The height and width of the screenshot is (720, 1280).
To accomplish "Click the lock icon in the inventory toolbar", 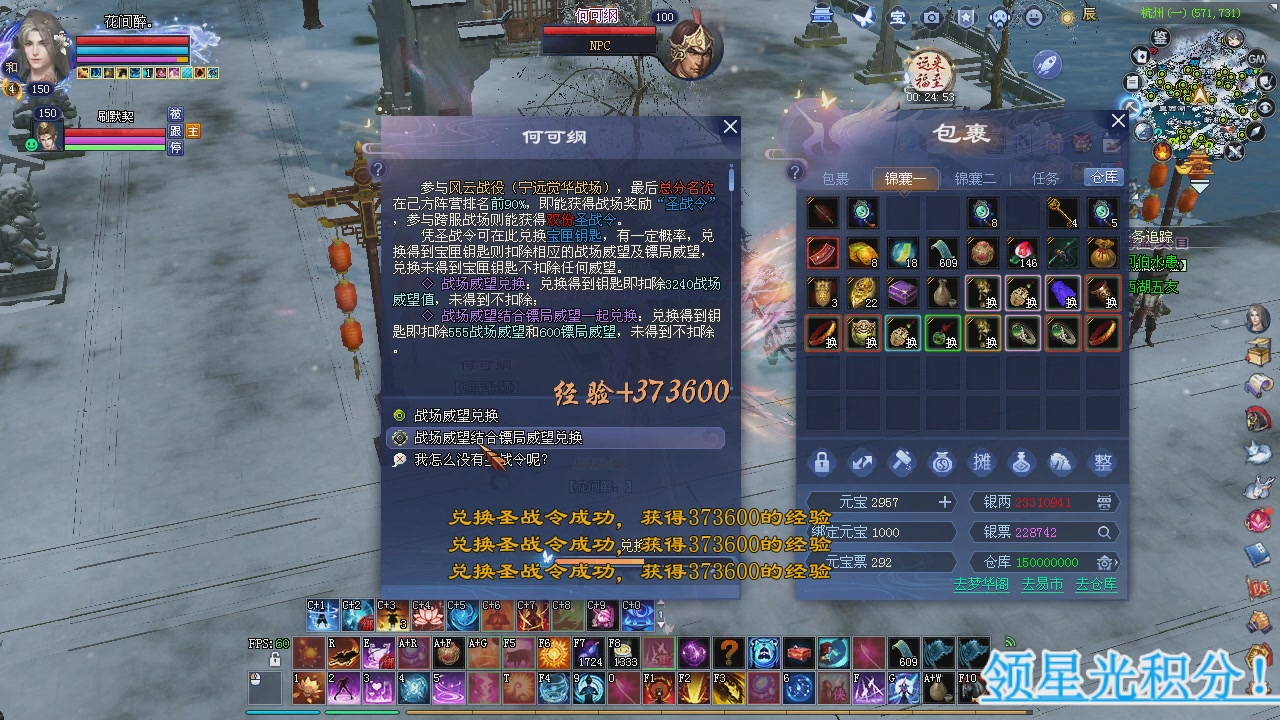I will tap(823, 462).
